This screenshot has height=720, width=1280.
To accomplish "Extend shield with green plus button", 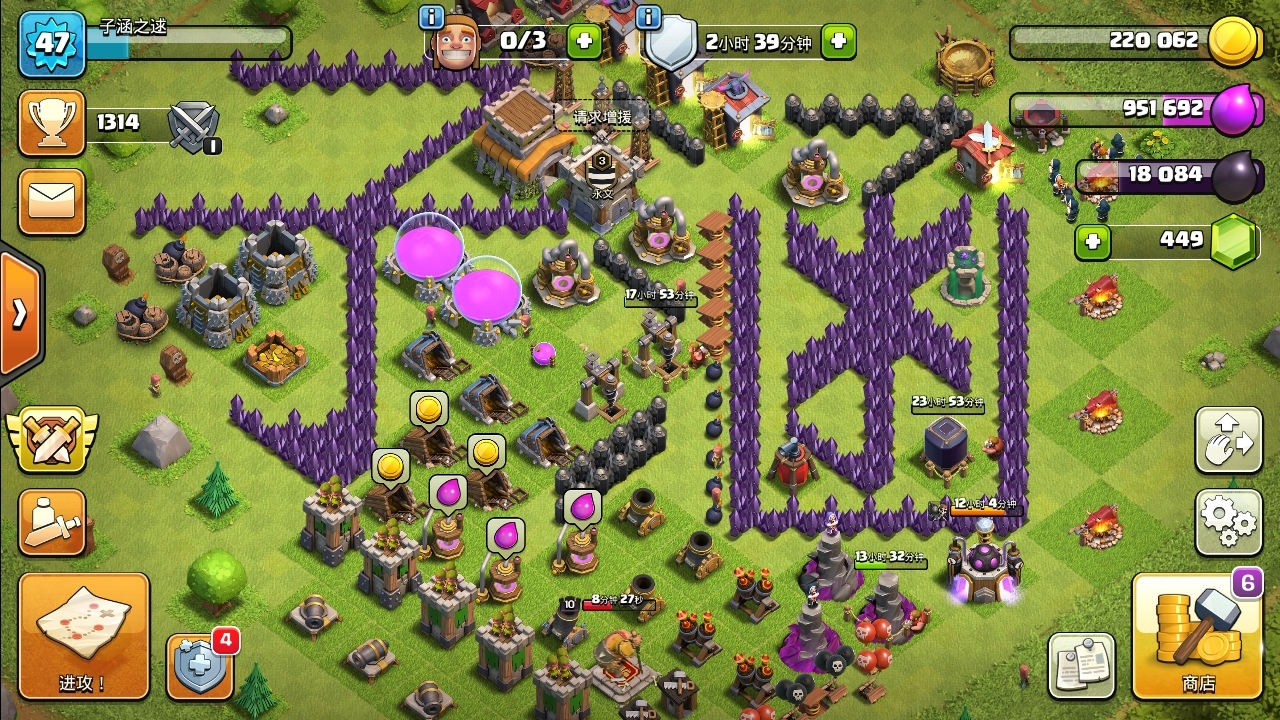I will 838,41.
